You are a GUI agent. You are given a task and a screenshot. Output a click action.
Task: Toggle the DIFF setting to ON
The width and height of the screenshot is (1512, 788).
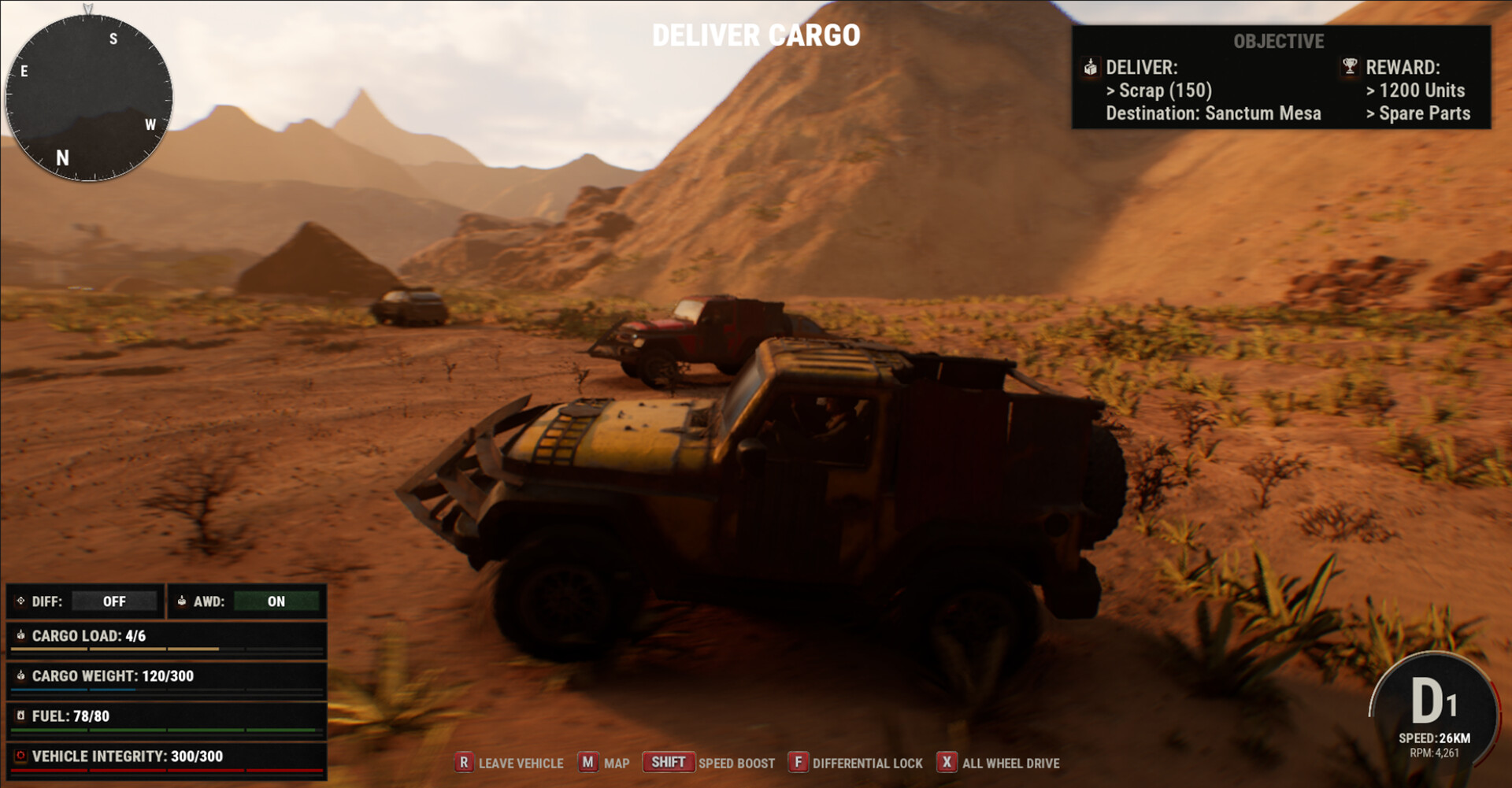115,601
